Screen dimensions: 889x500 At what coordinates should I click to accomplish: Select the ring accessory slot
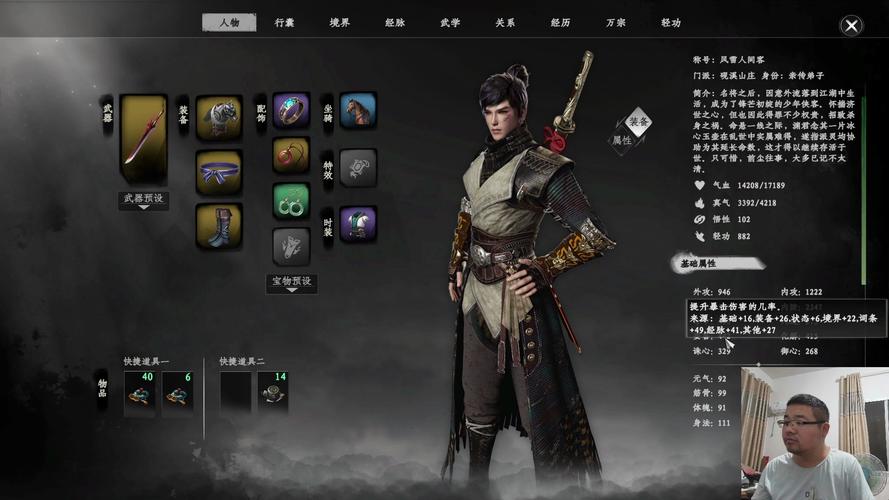(291, 110)
